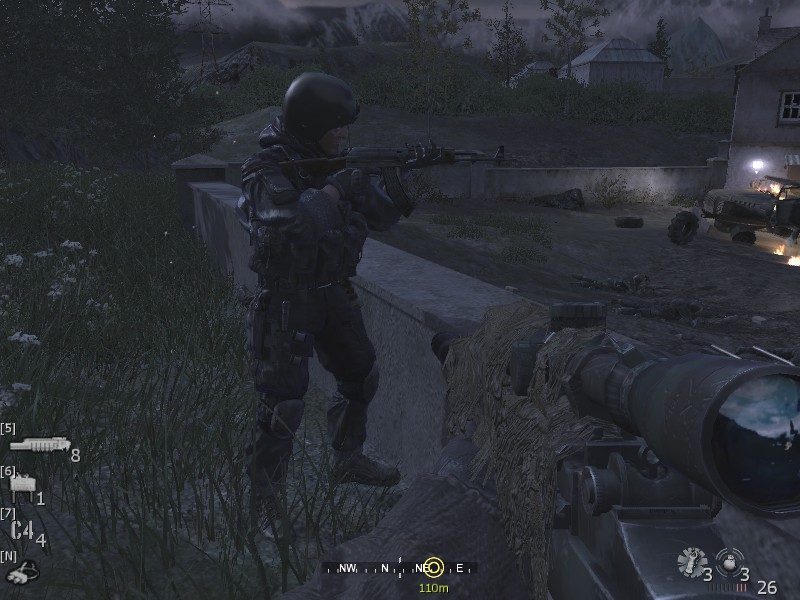Select the C4 explosives icon
This screenshot has height=600, width=800.
coord(23,531)
